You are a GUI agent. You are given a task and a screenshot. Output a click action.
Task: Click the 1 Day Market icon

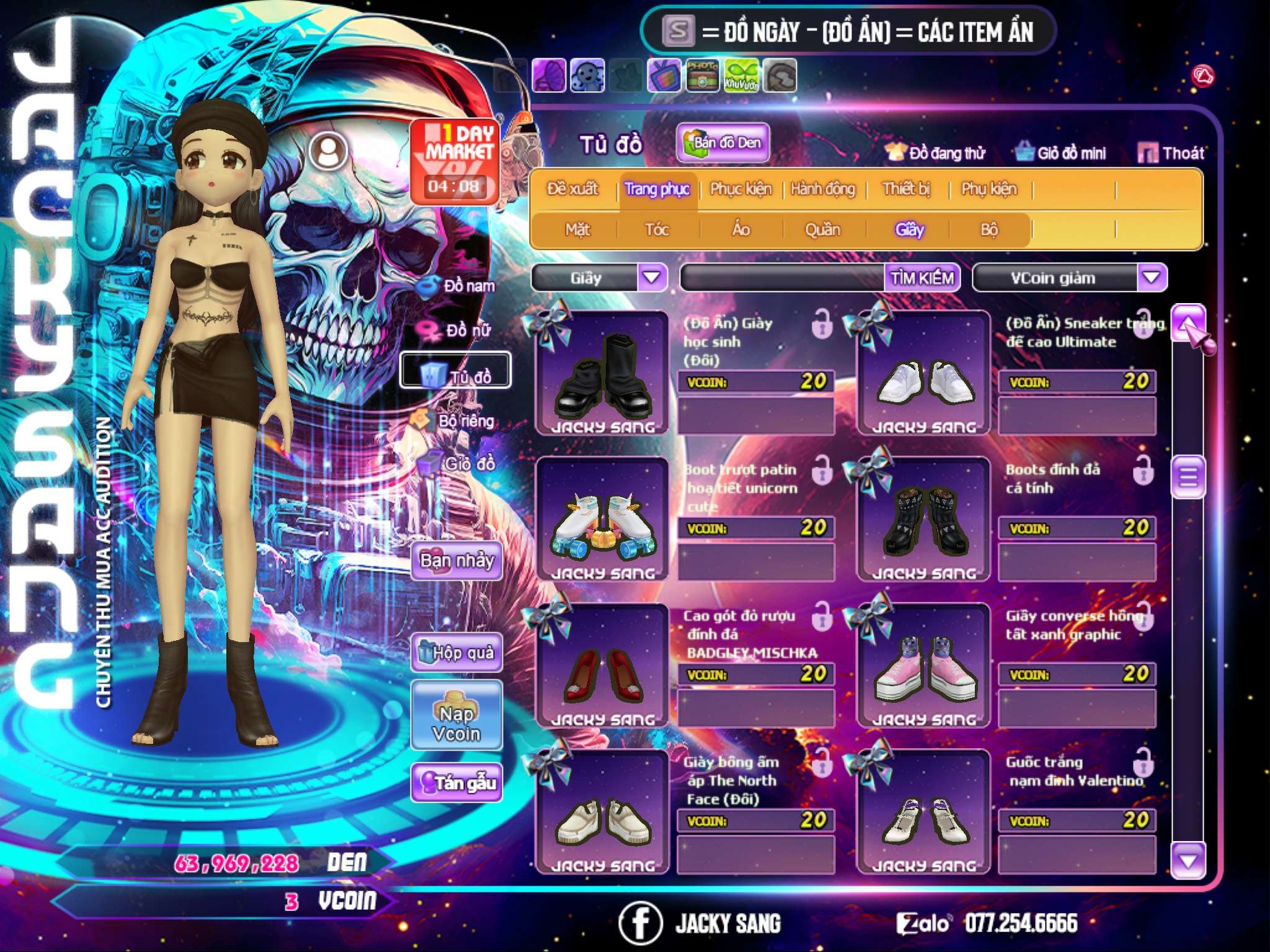(x=455, y=161)
